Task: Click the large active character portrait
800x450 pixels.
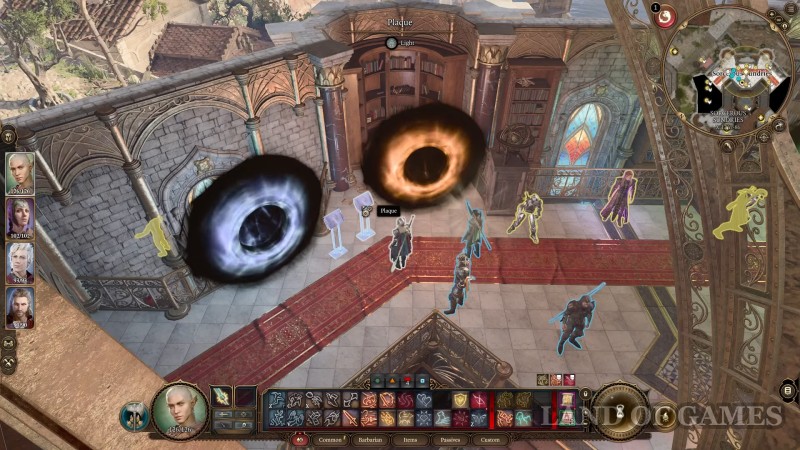Action: click(180, 409)
